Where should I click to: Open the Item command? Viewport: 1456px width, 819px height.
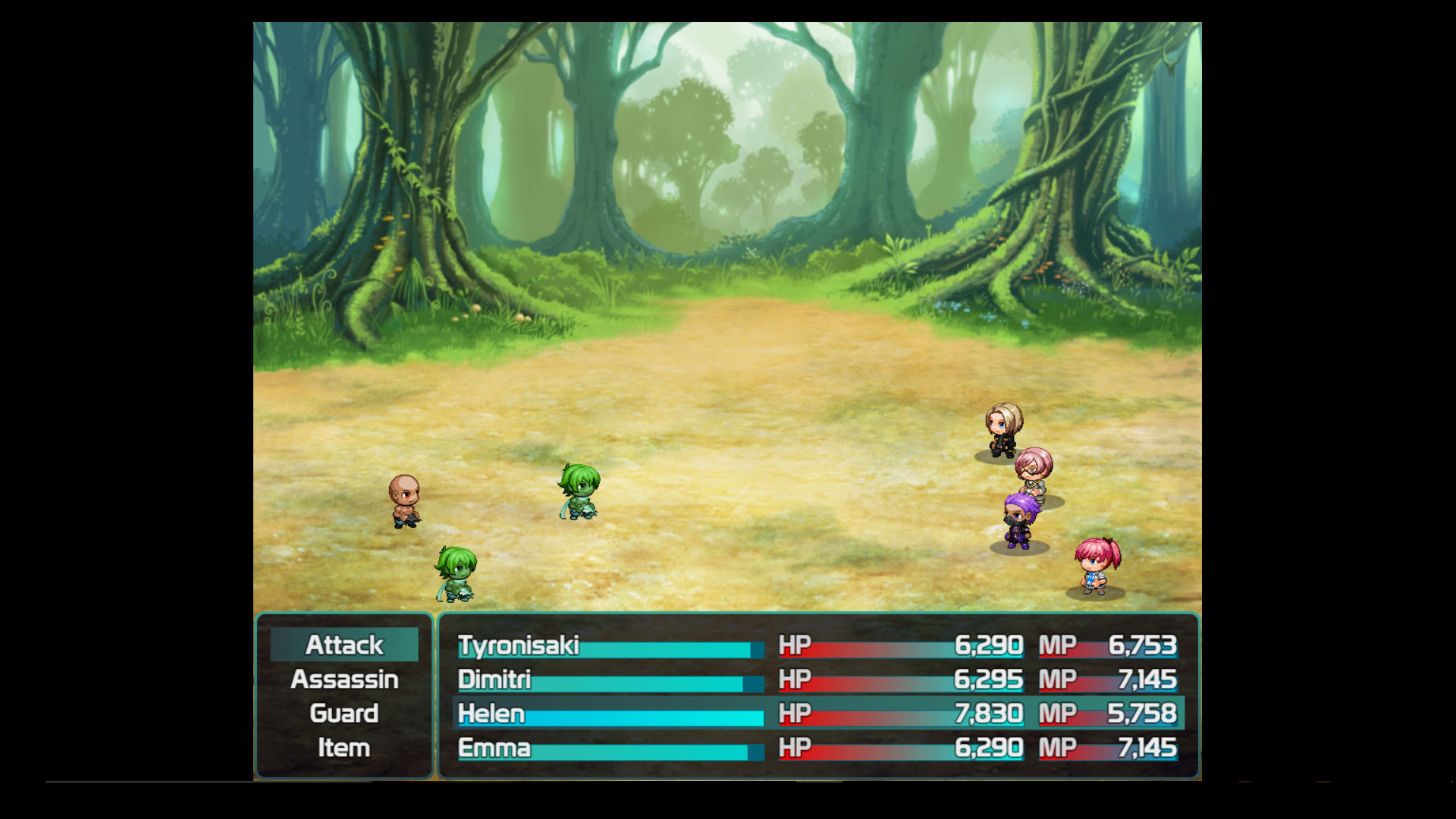pos(343,748)
